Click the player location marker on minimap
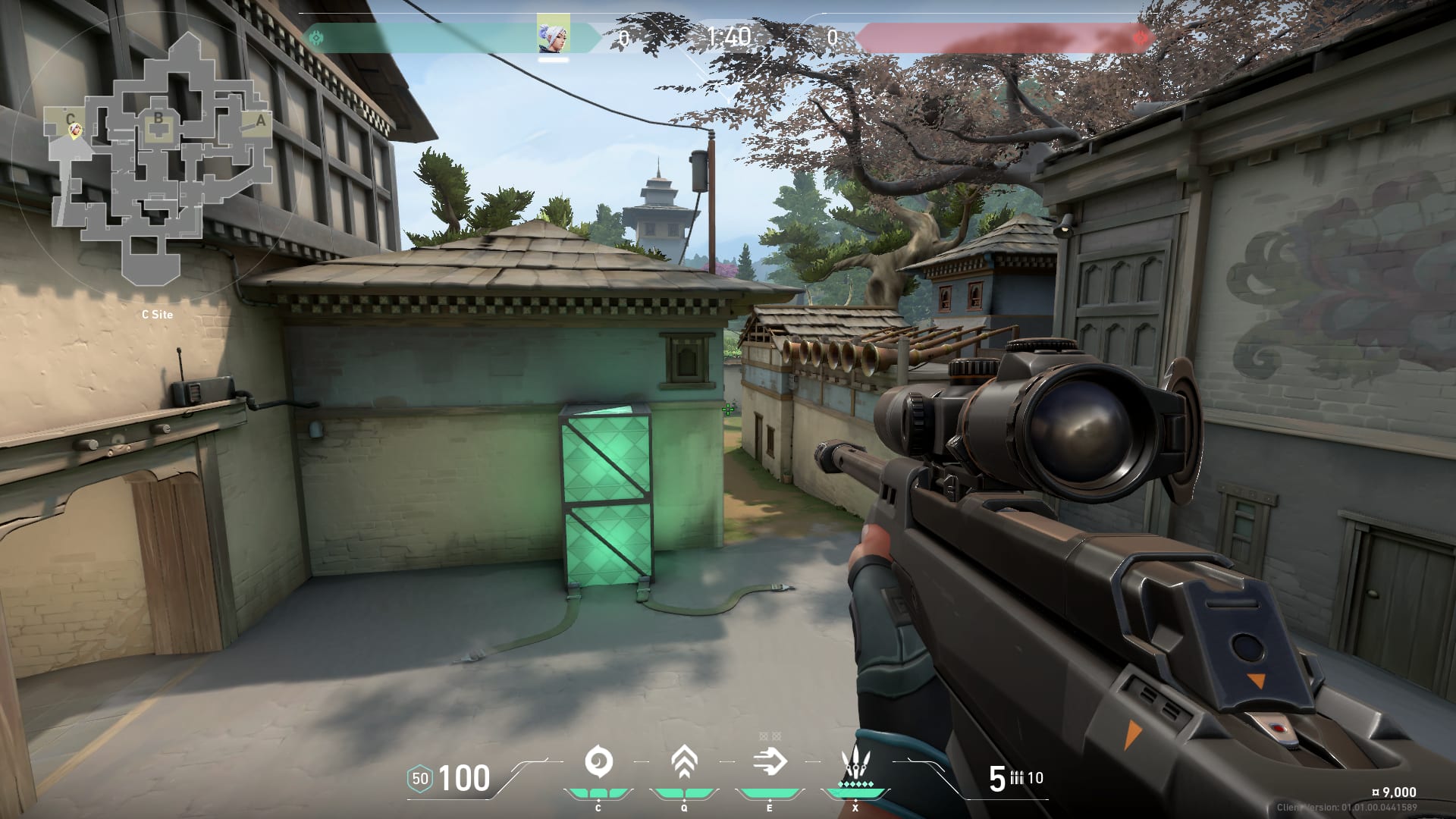This screenshot has width=1456, height=819. (75, 132)
